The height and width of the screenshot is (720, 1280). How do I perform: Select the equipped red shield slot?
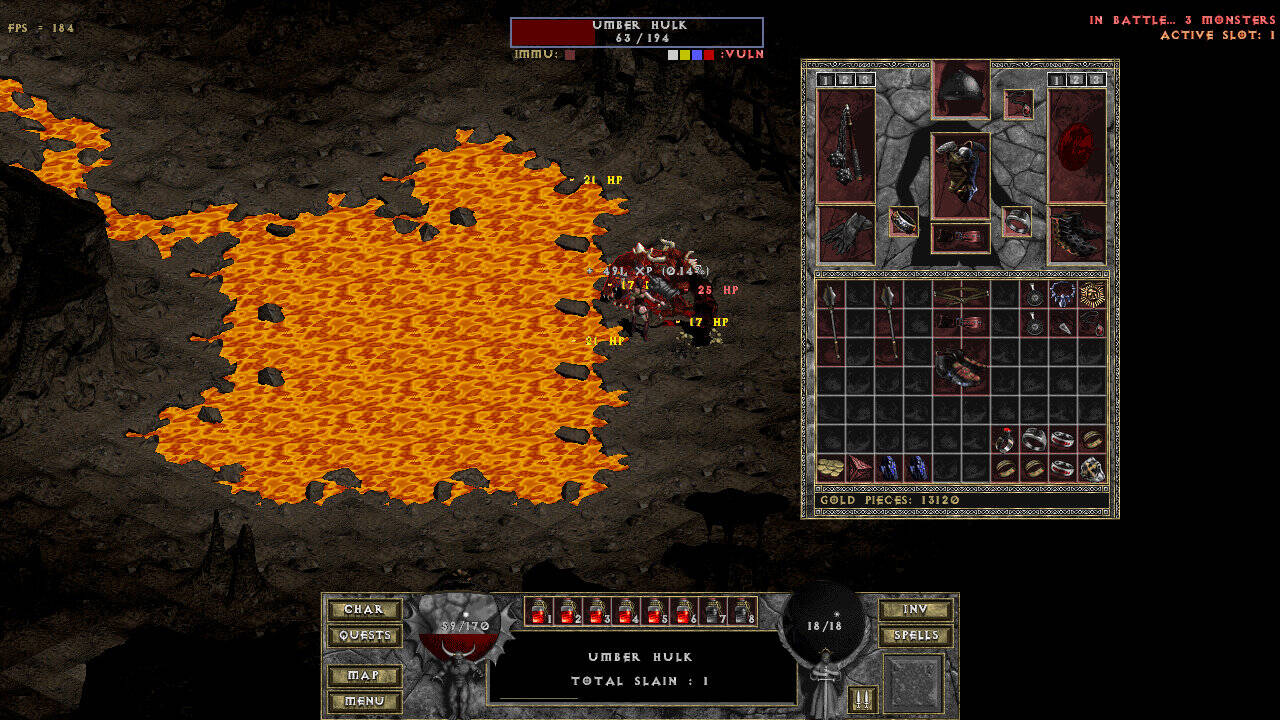pos(1077,145)
